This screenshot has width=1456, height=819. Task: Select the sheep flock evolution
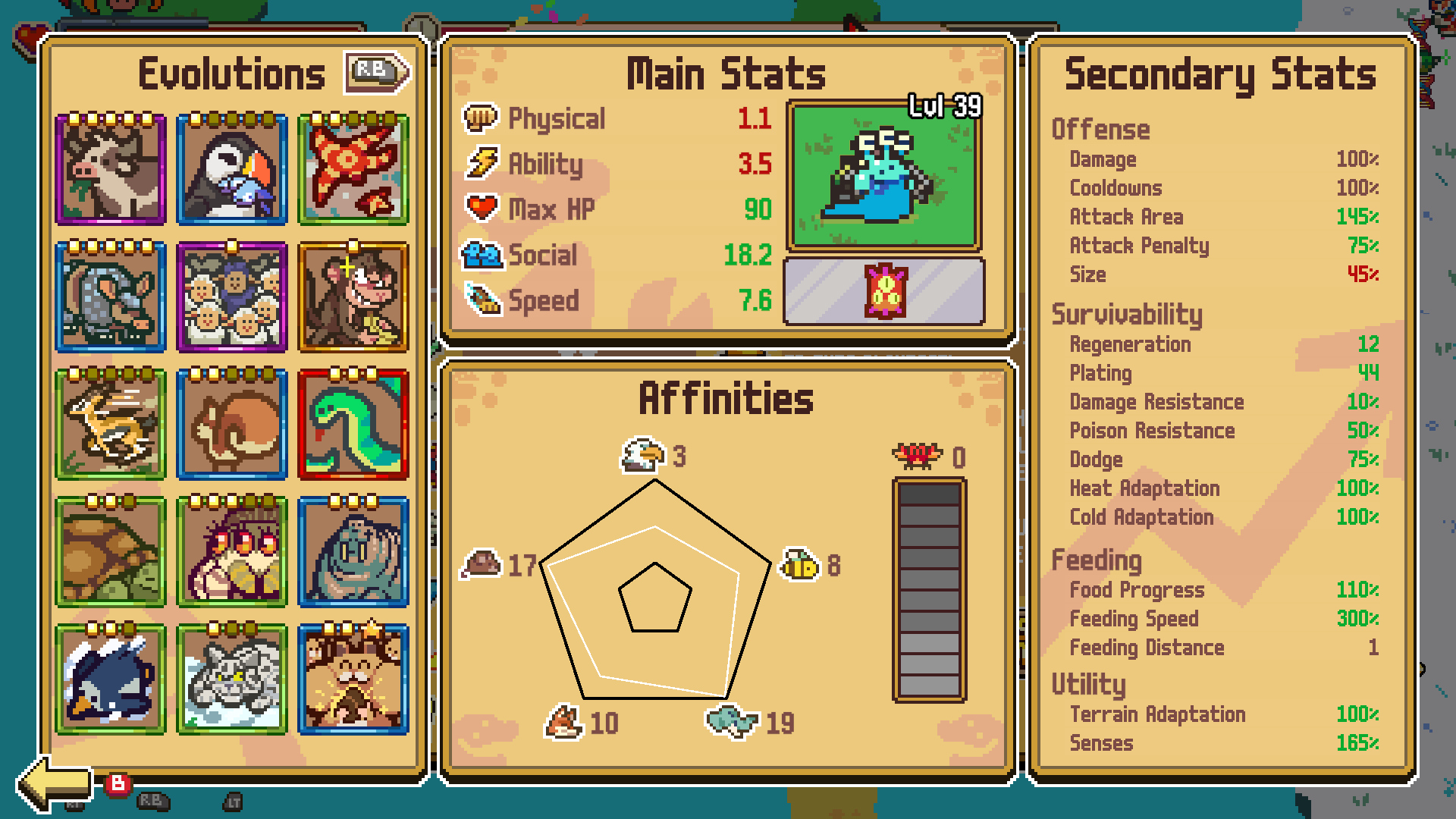pos(232,298)
